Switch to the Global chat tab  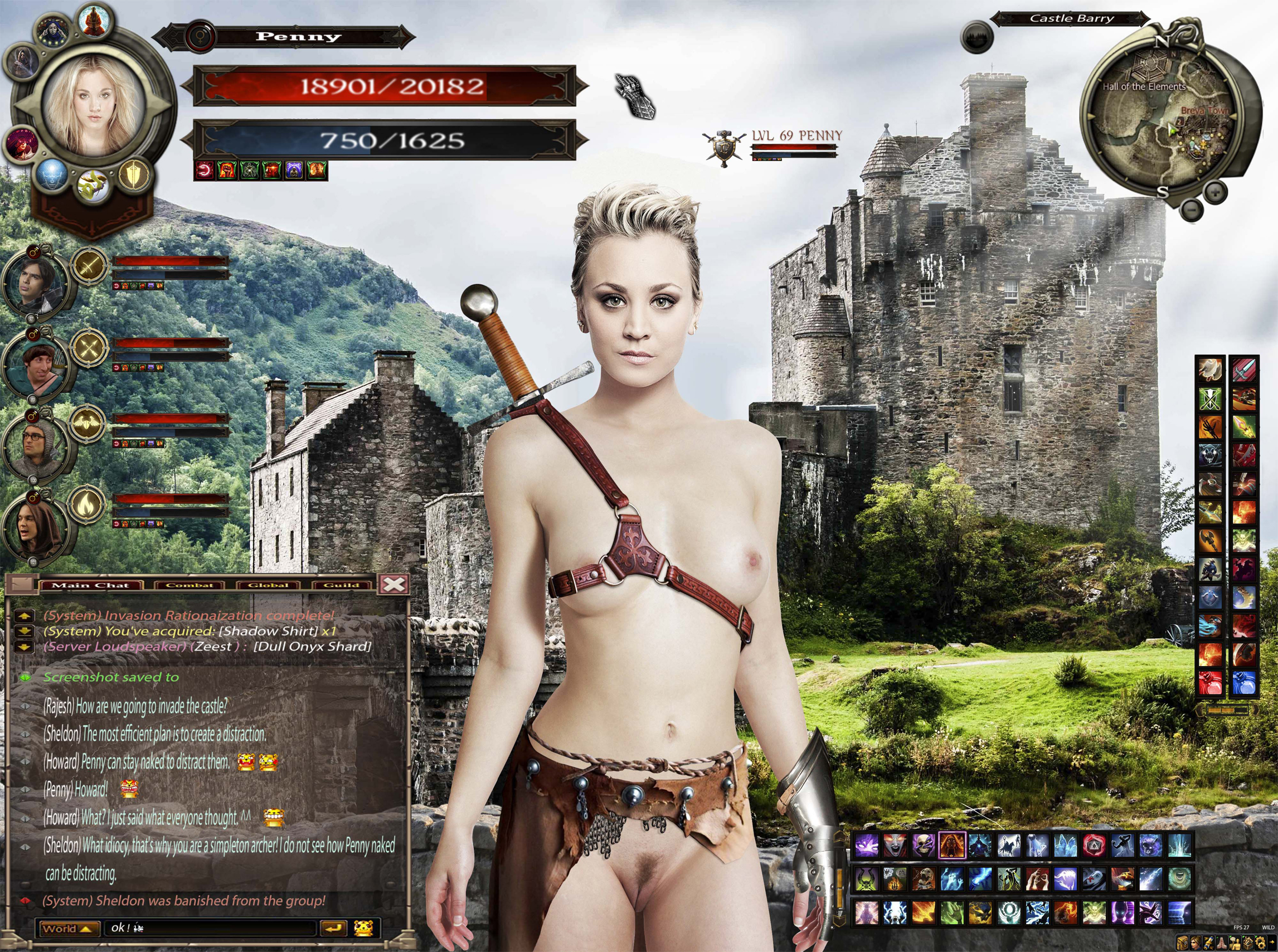tap(268, 585)
